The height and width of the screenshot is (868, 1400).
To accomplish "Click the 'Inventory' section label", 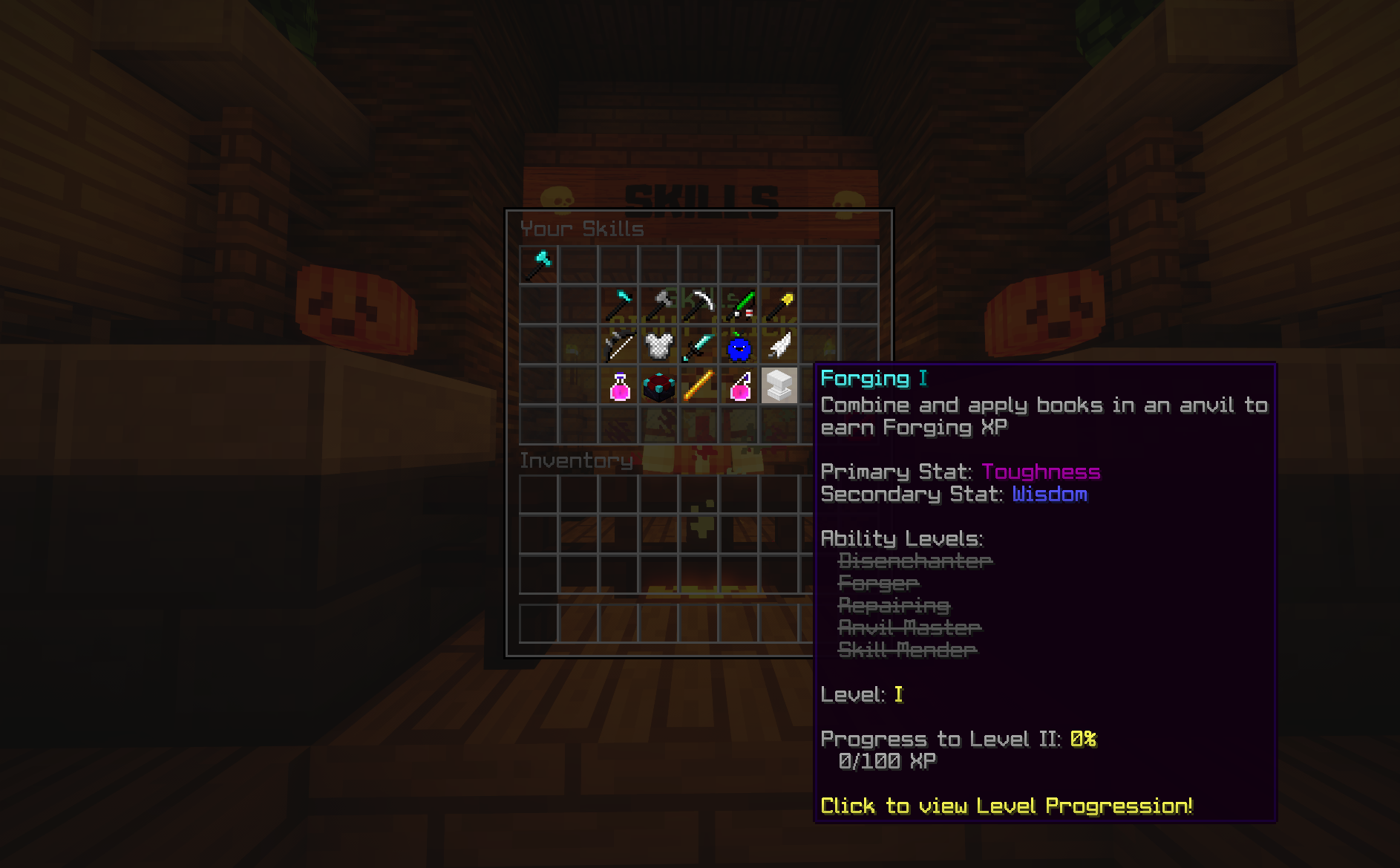I will (577, 460).
